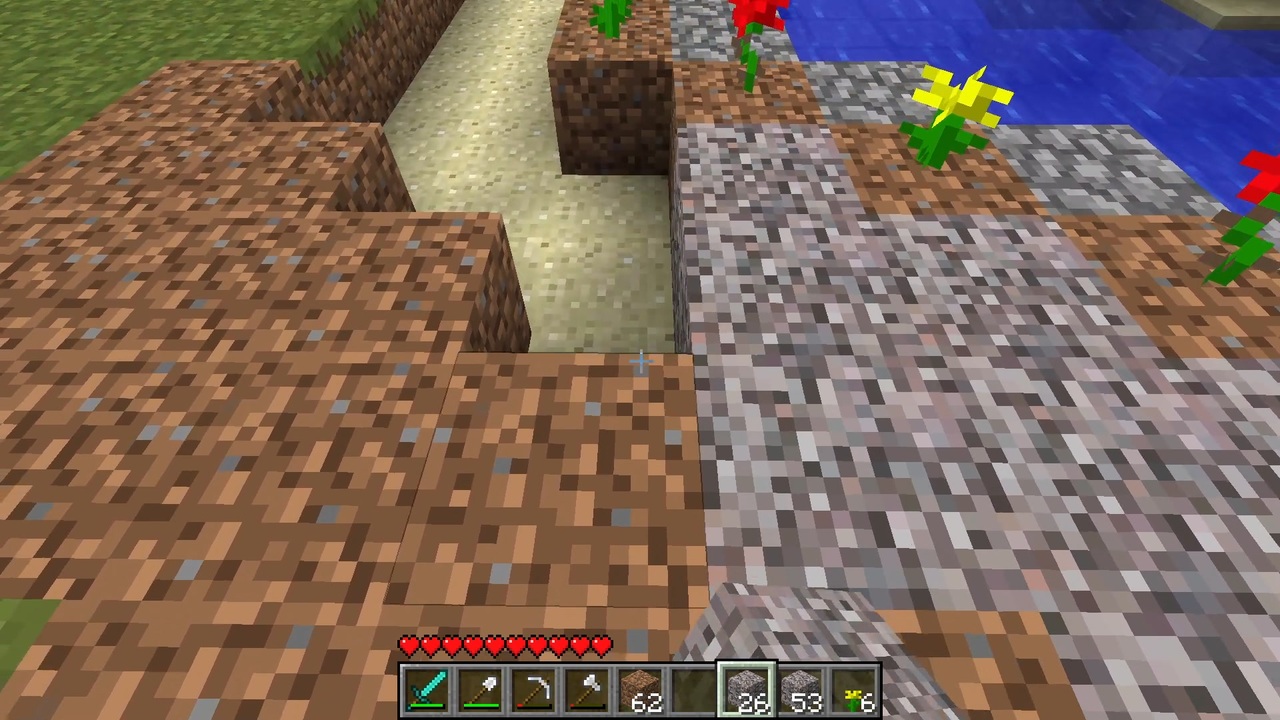This screenshot has height=720, width=1280.
Task: Click the leftmost heart in the health bar
Action: [x=409, y=646]
